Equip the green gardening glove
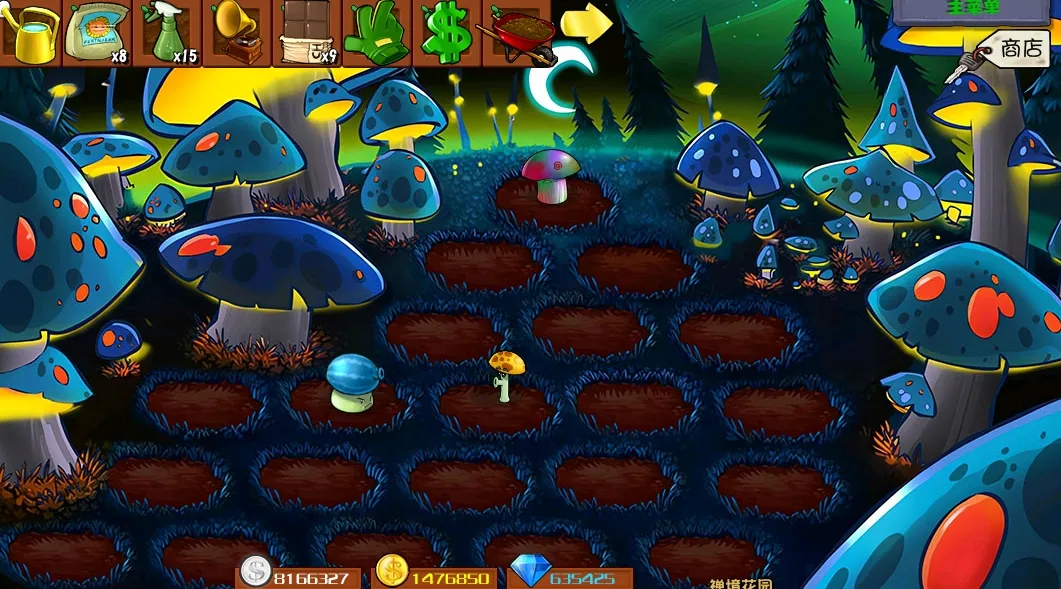 (x=376, y=31)
